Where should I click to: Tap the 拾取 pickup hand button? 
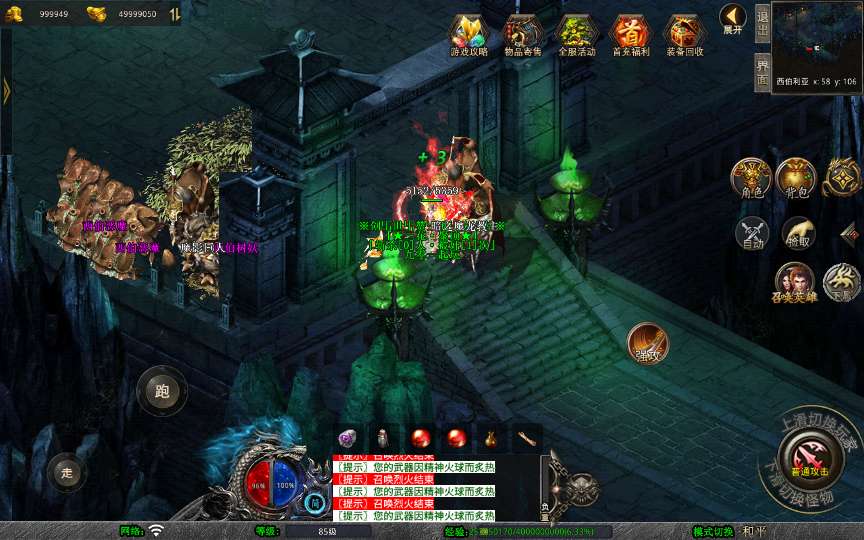798,232
